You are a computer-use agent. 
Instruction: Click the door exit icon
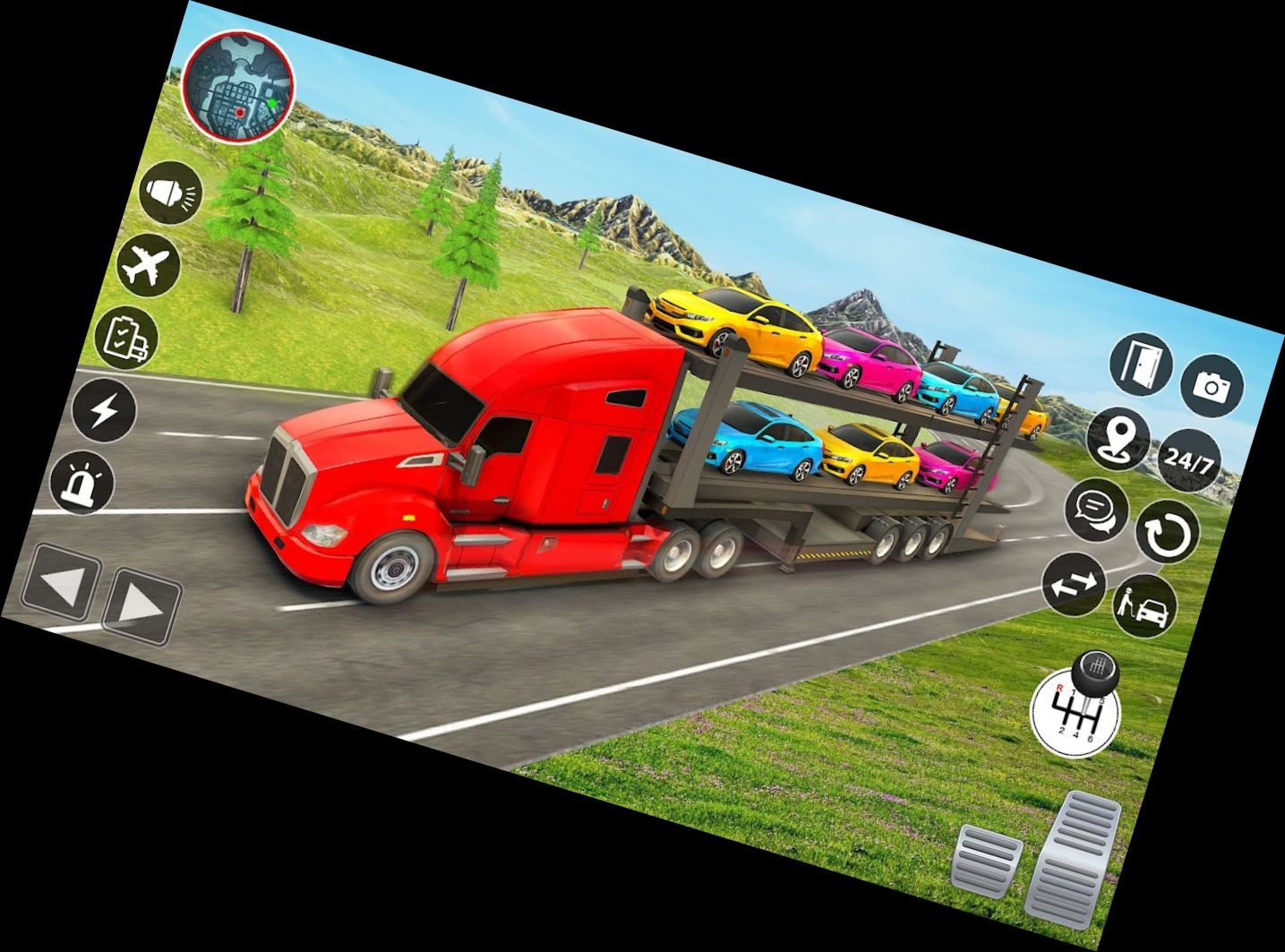point(1142,365)
